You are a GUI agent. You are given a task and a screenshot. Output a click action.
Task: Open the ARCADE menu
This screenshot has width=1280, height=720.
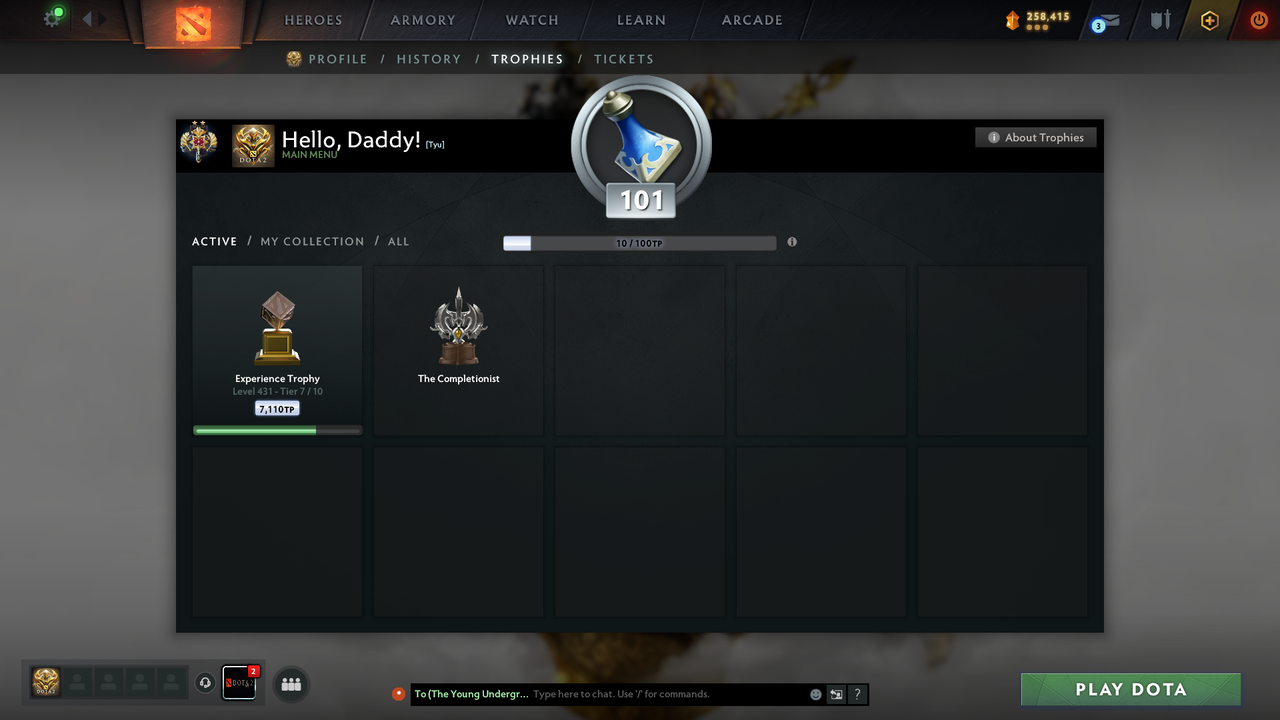click(x=751, y=20)
